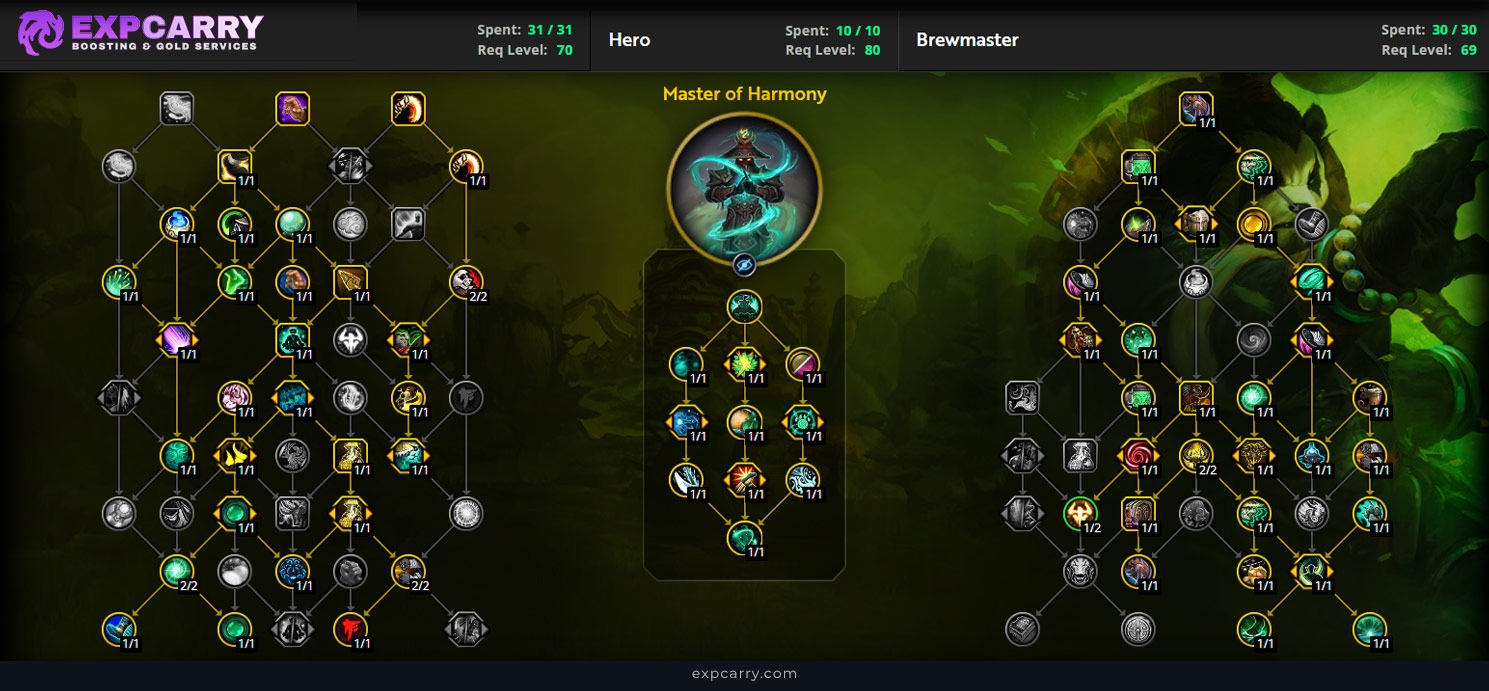Choose the red skull talent ranked 2/2
This screenshot has height=691, width=1489.
(x=466, y=282)
